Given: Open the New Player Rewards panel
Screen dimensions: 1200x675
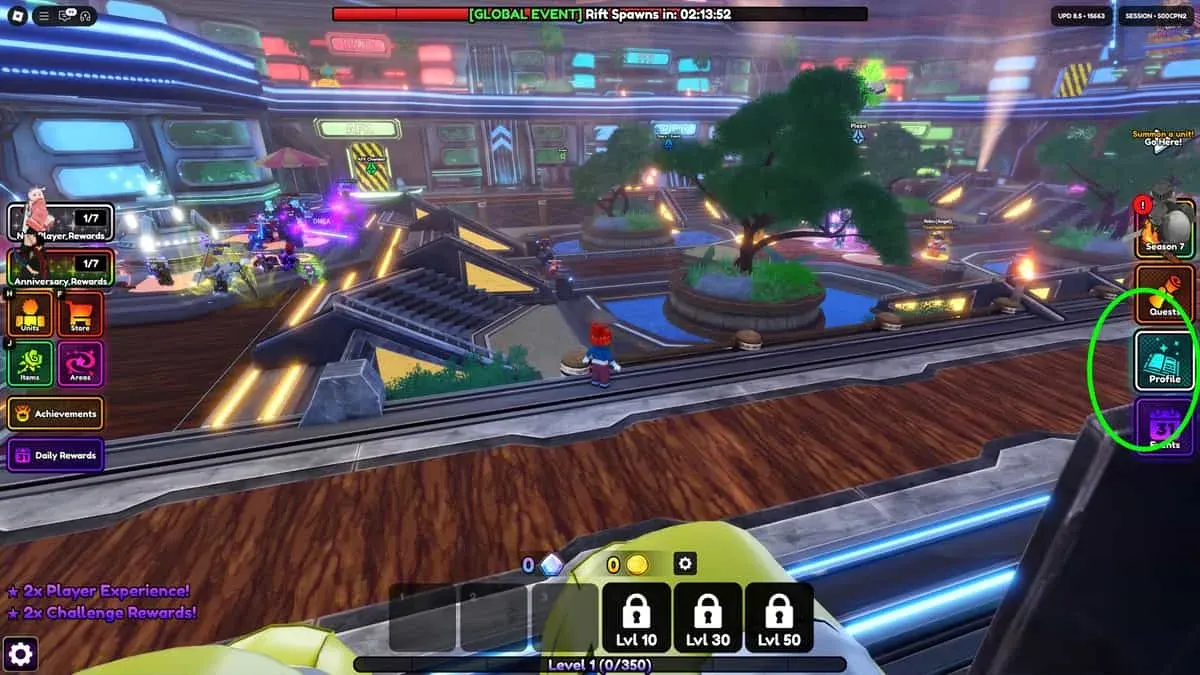Looking at the screenshot, I should coord(60,223).
